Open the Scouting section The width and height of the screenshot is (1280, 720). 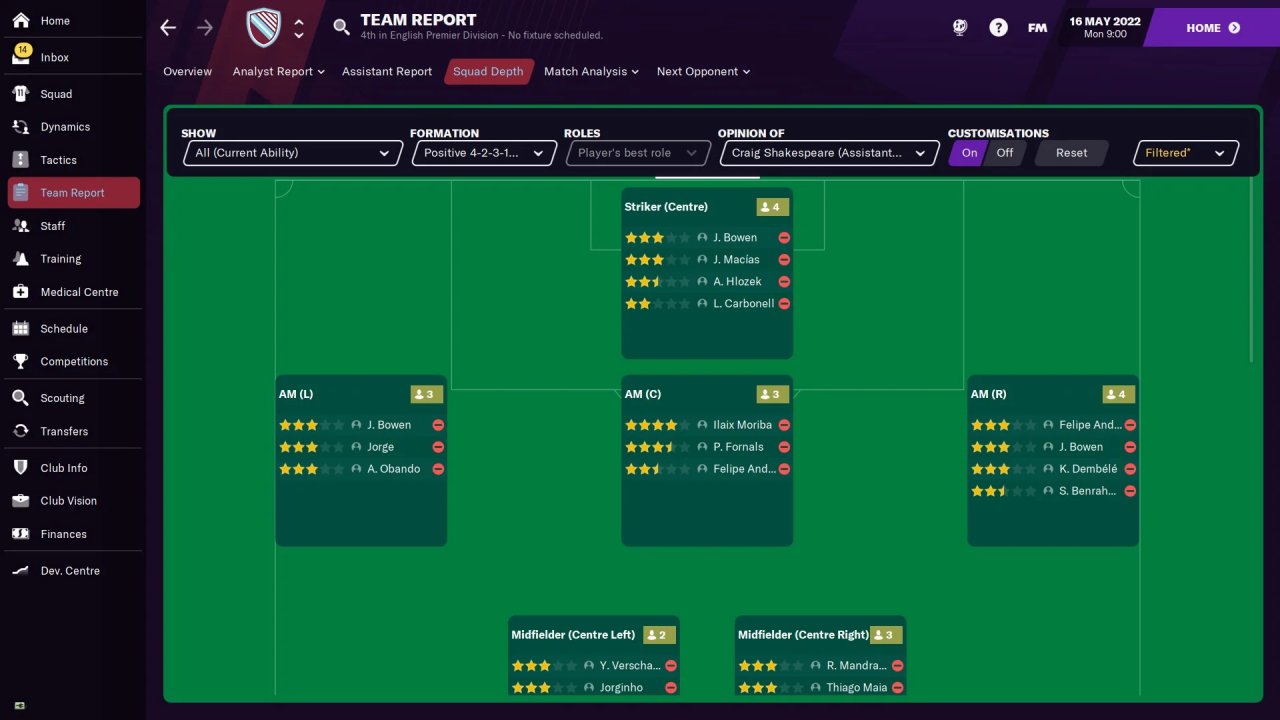click(62, 398)
